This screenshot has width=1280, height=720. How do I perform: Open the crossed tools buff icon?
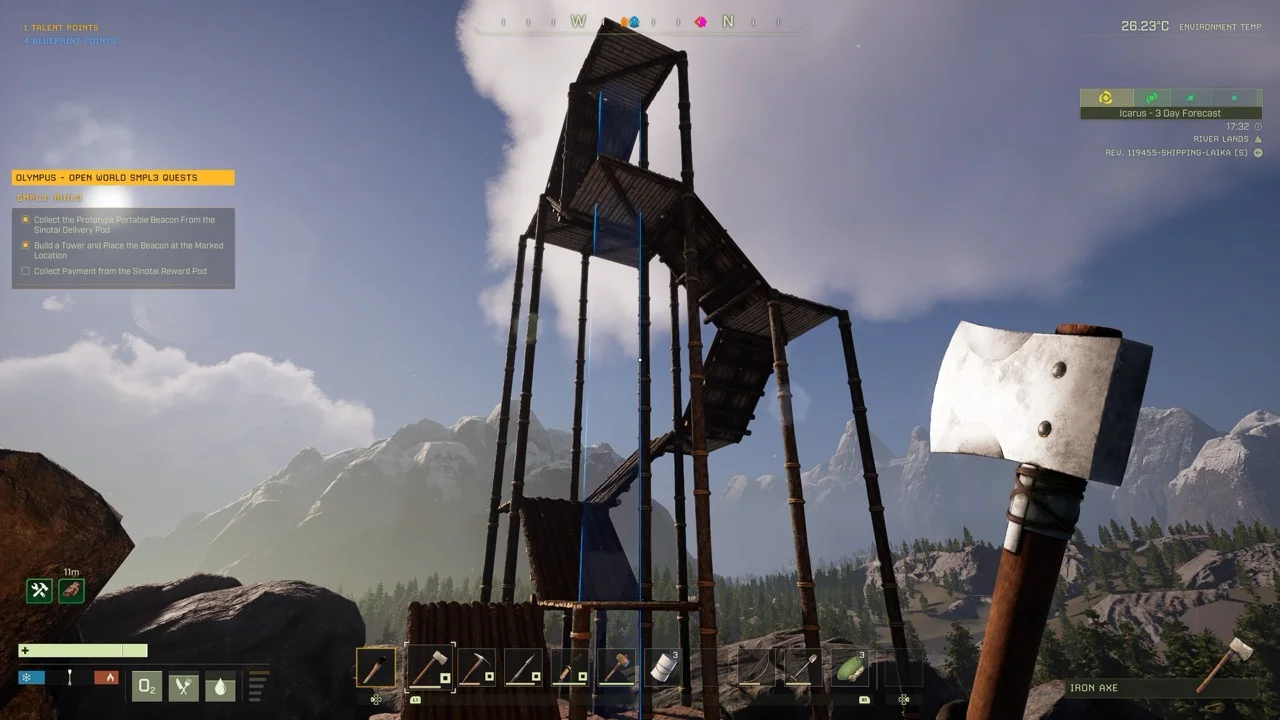(39, 590)
